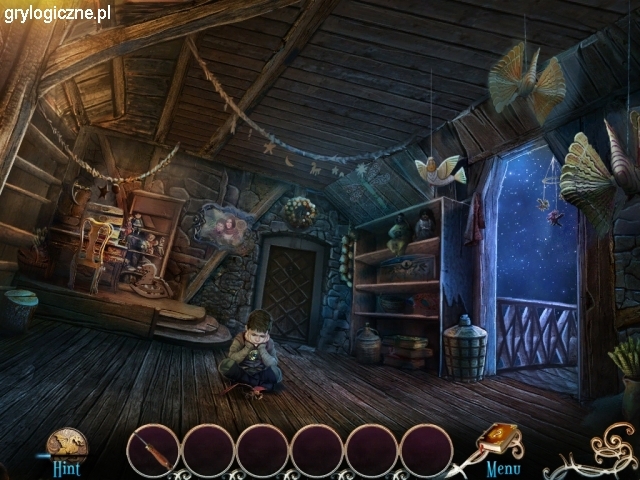Use the Hint button
Image resolution: width=640 pixels, height=480 pixels.
(66, 447)
